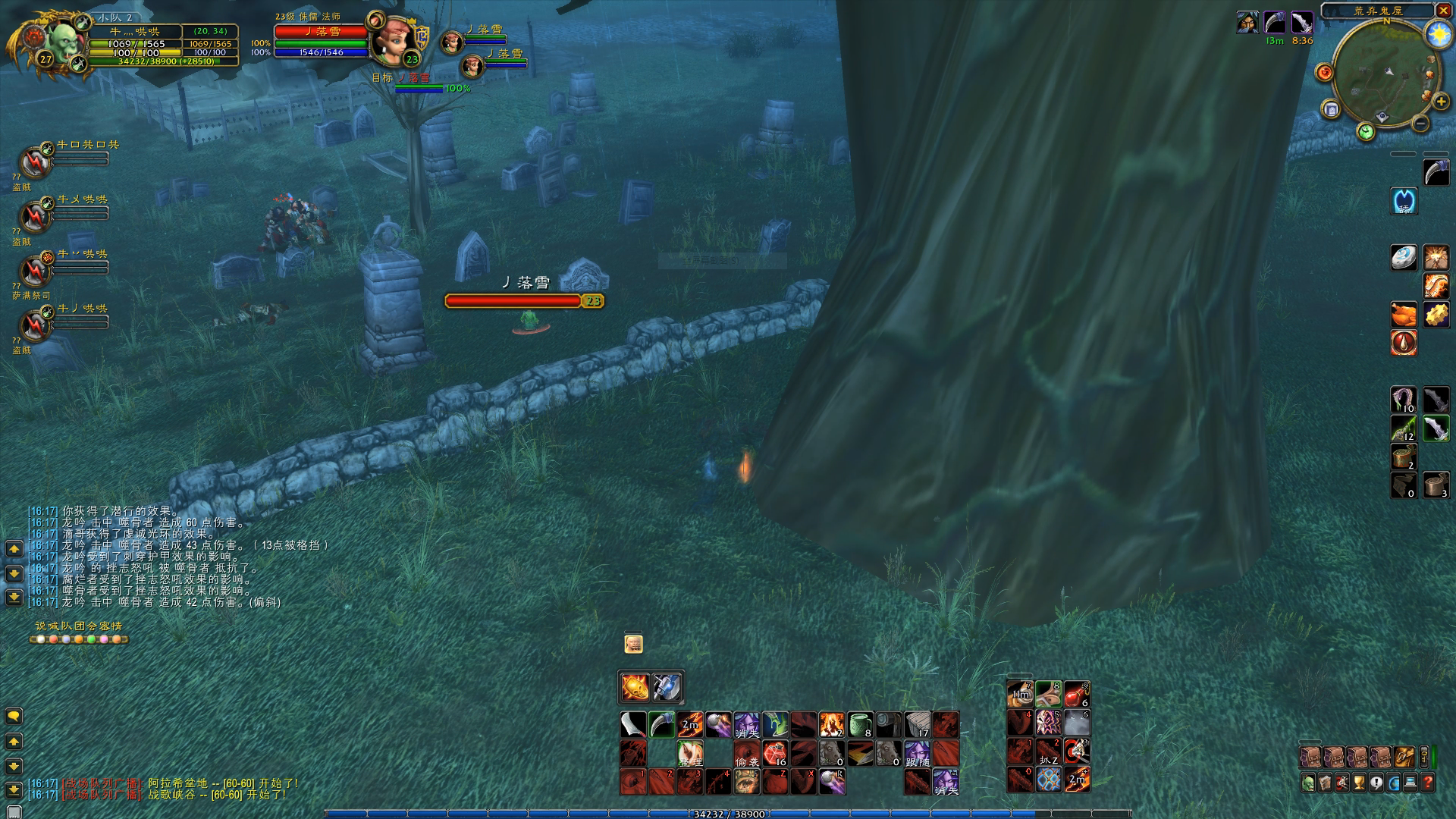Select the 萨满祭司 shaman party frame
Viewport: 1456px width, 819px height.
pos(35,270)
